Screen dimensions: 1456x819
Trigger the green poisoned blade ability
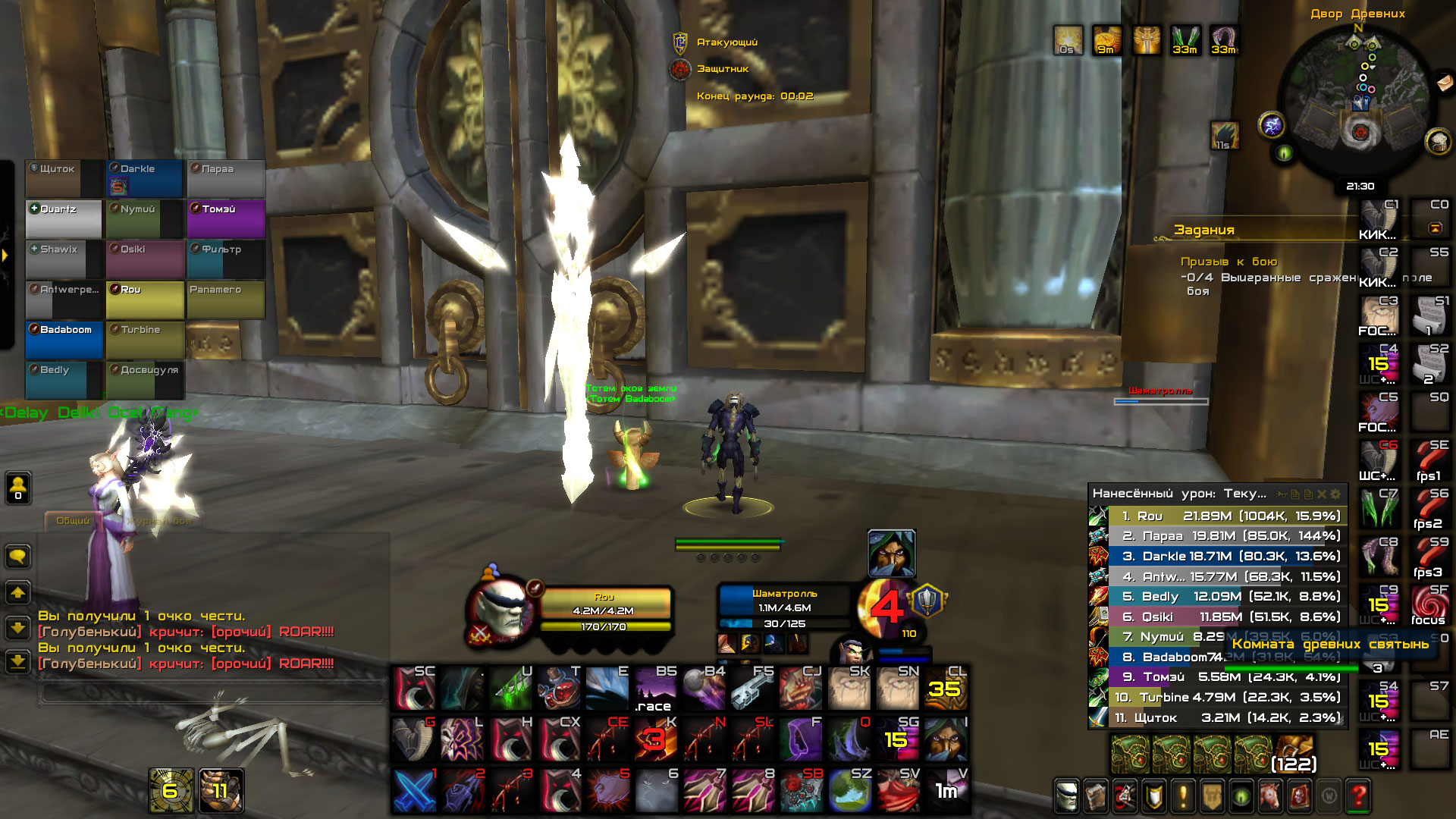(510, 689)
